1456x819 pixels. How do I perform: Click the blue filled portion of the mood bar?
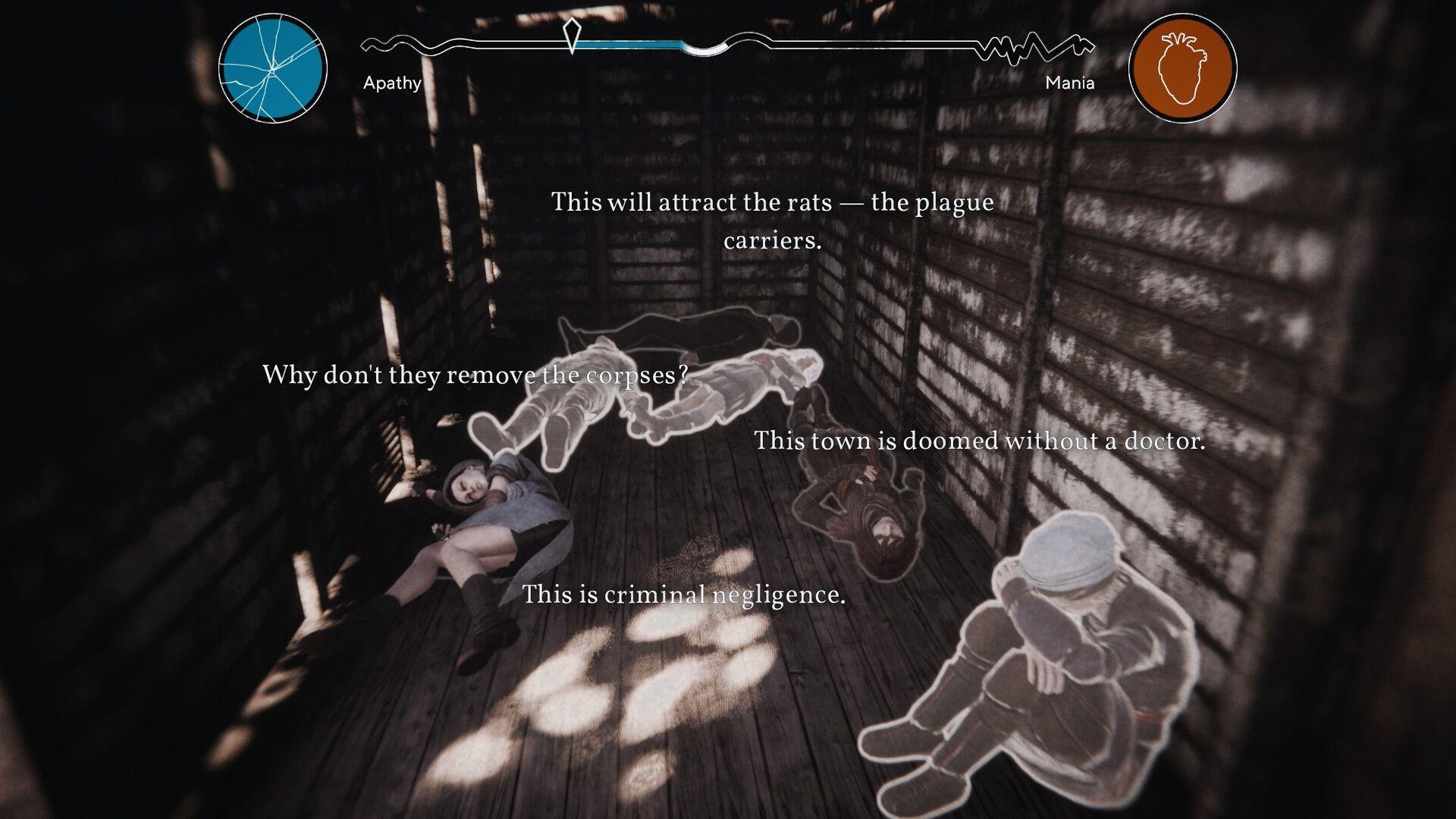click(629, 44)
